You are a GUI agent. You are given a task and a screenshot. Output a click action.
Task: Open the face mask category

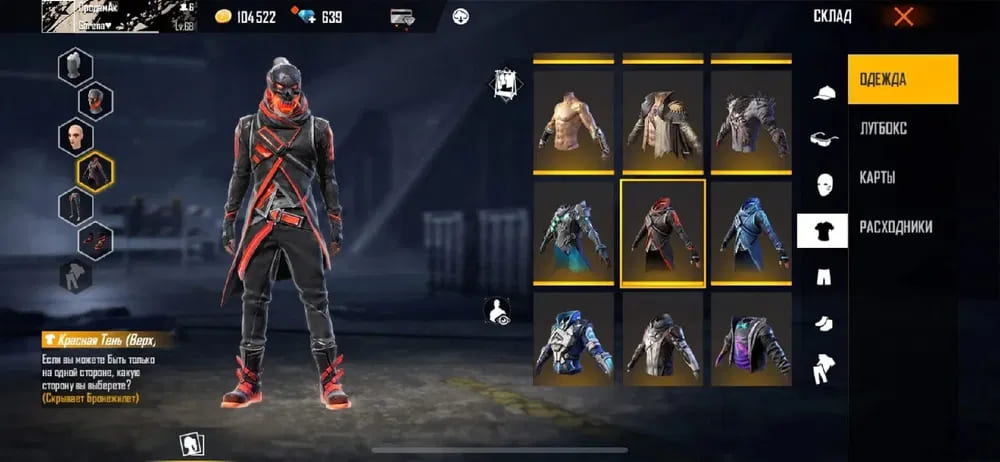click(x=823, y=185)
